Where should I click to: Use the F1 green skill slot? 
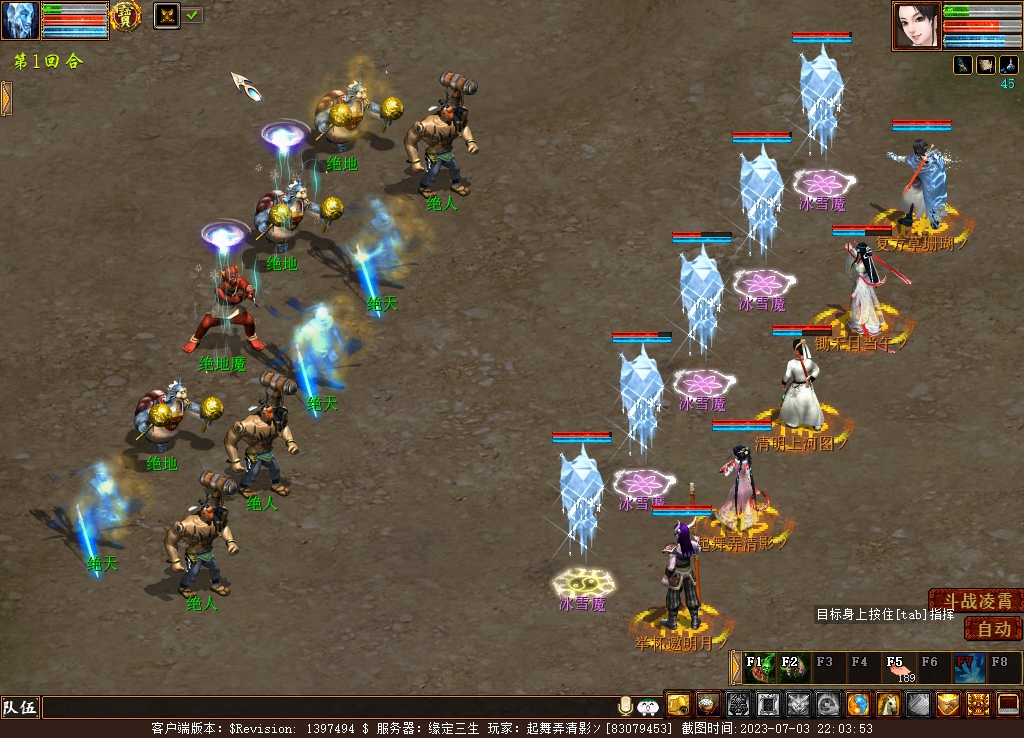pos(759,667)
